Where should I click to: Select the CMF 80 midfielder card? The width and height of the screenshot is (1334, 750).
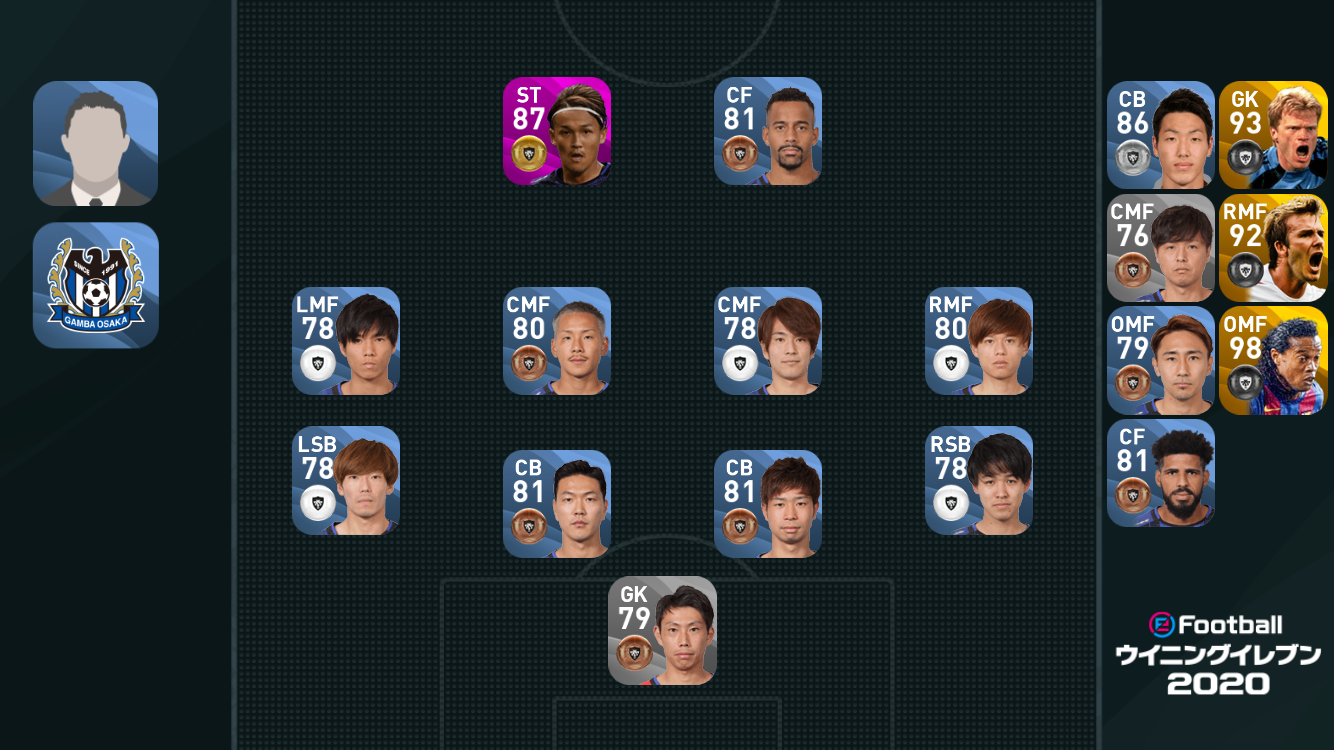click(557, 341)
